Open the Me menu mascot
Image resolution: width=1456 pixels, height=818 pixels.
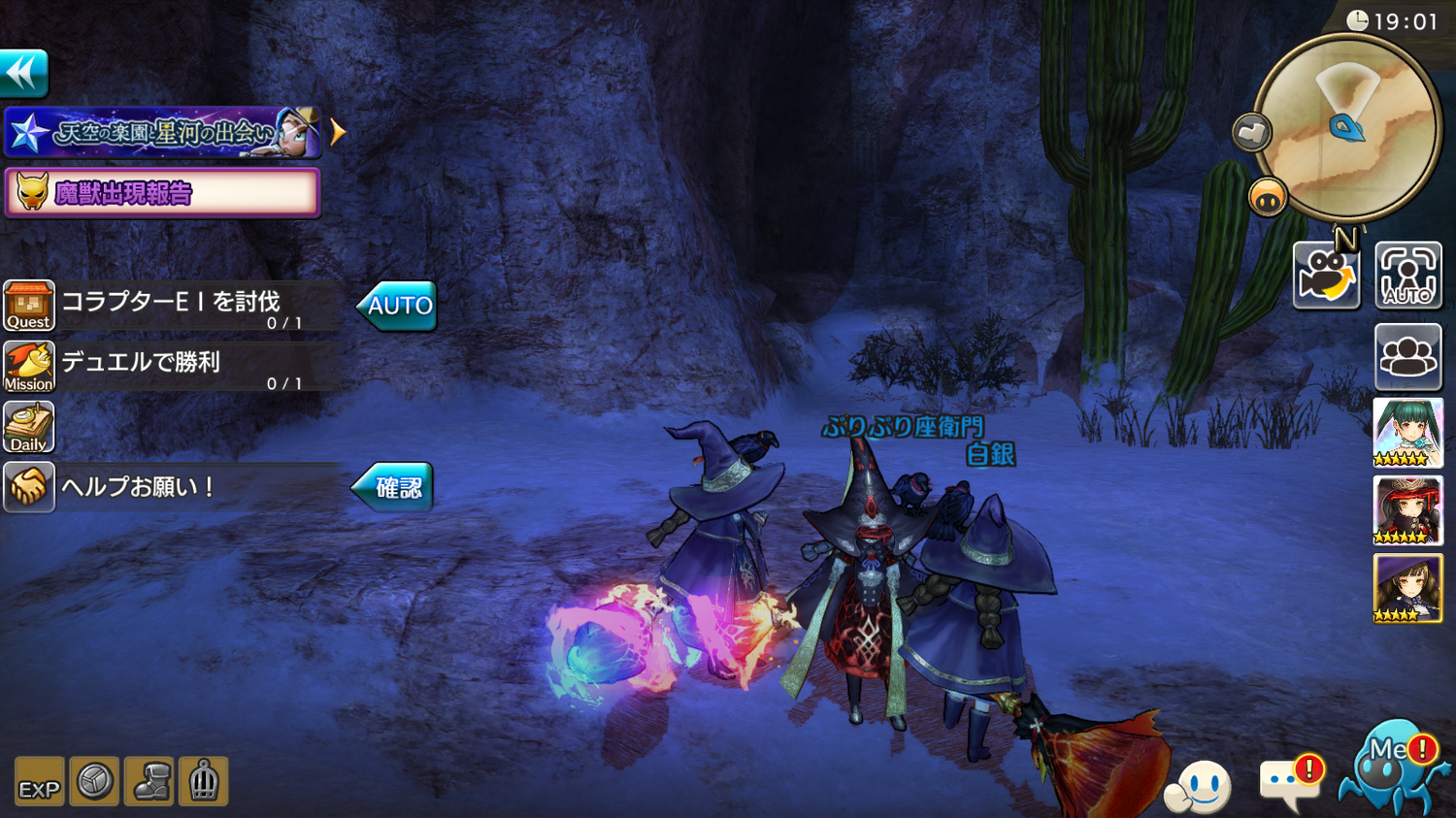click(x=1389, y=767)
